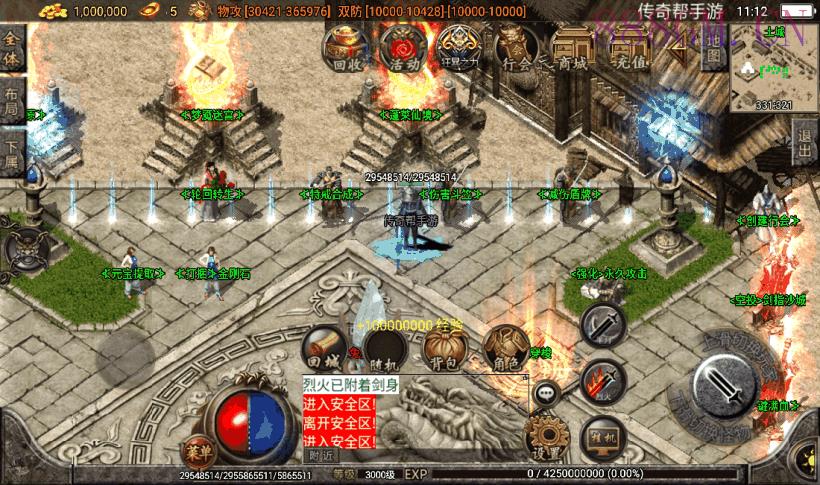Switch to the 布局 layout tab

pos(11,103)
